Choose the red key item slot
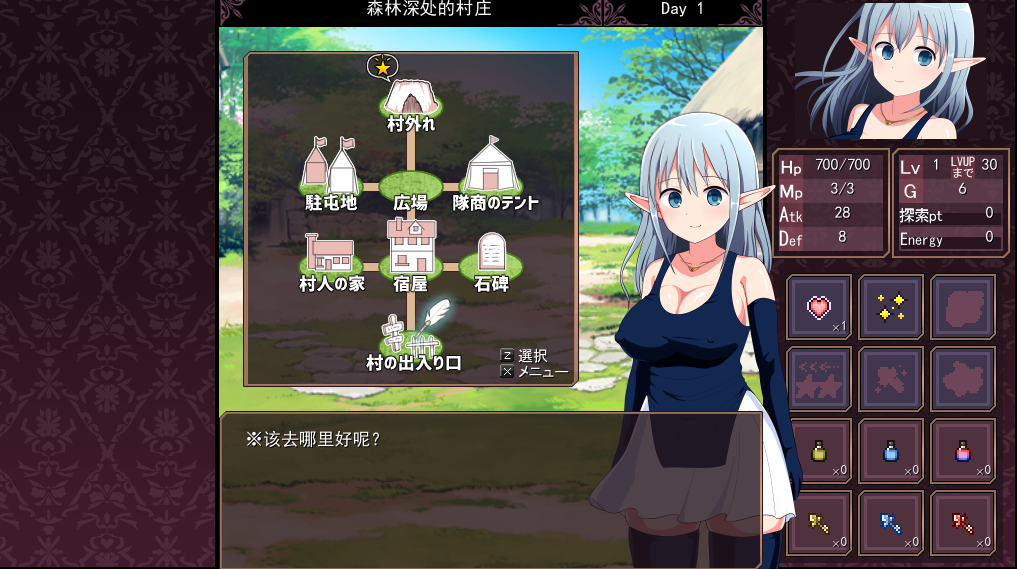 [963, 522]
